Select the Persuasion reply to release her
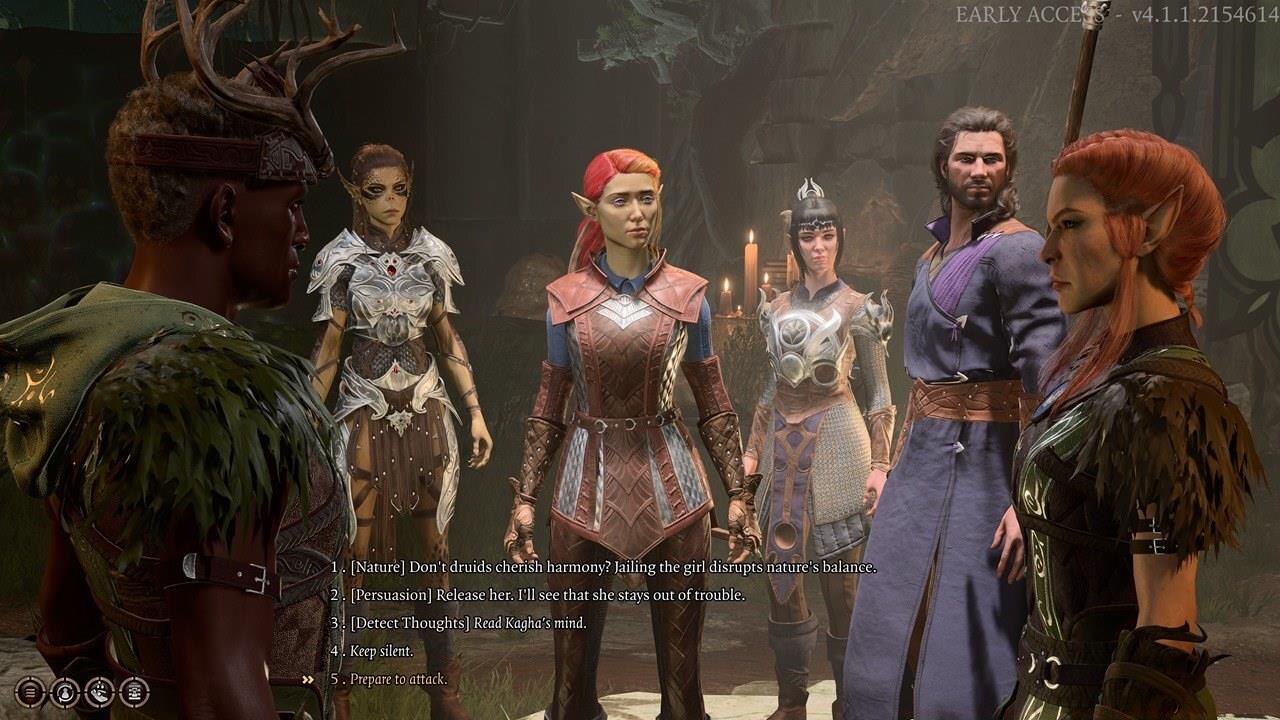1280x720 pixels. point(546,595)
